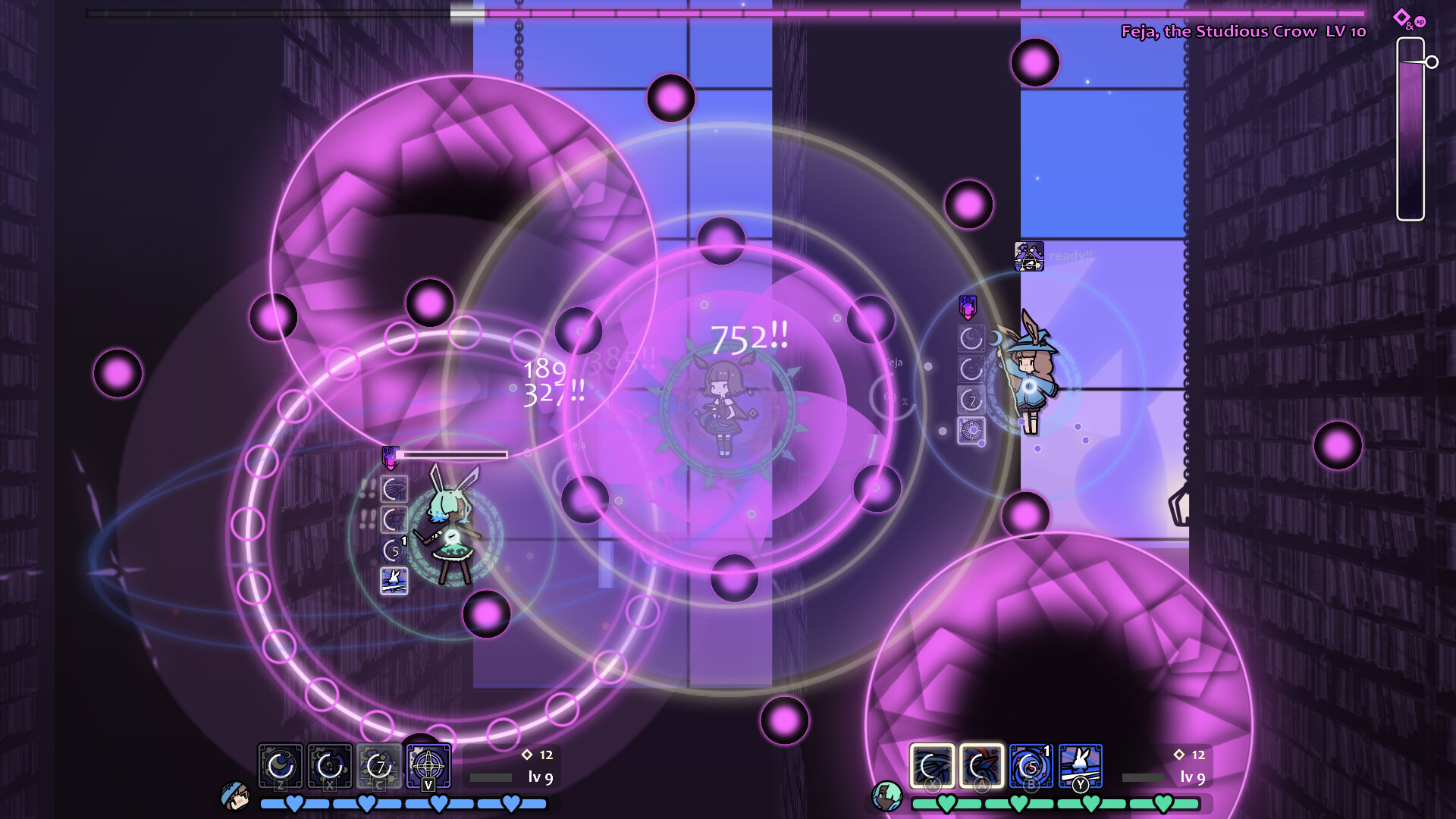Screen dimensions: 1456x819
Task: Click the teal-haired character portrait bottom right
Action: tap(887, 796)
